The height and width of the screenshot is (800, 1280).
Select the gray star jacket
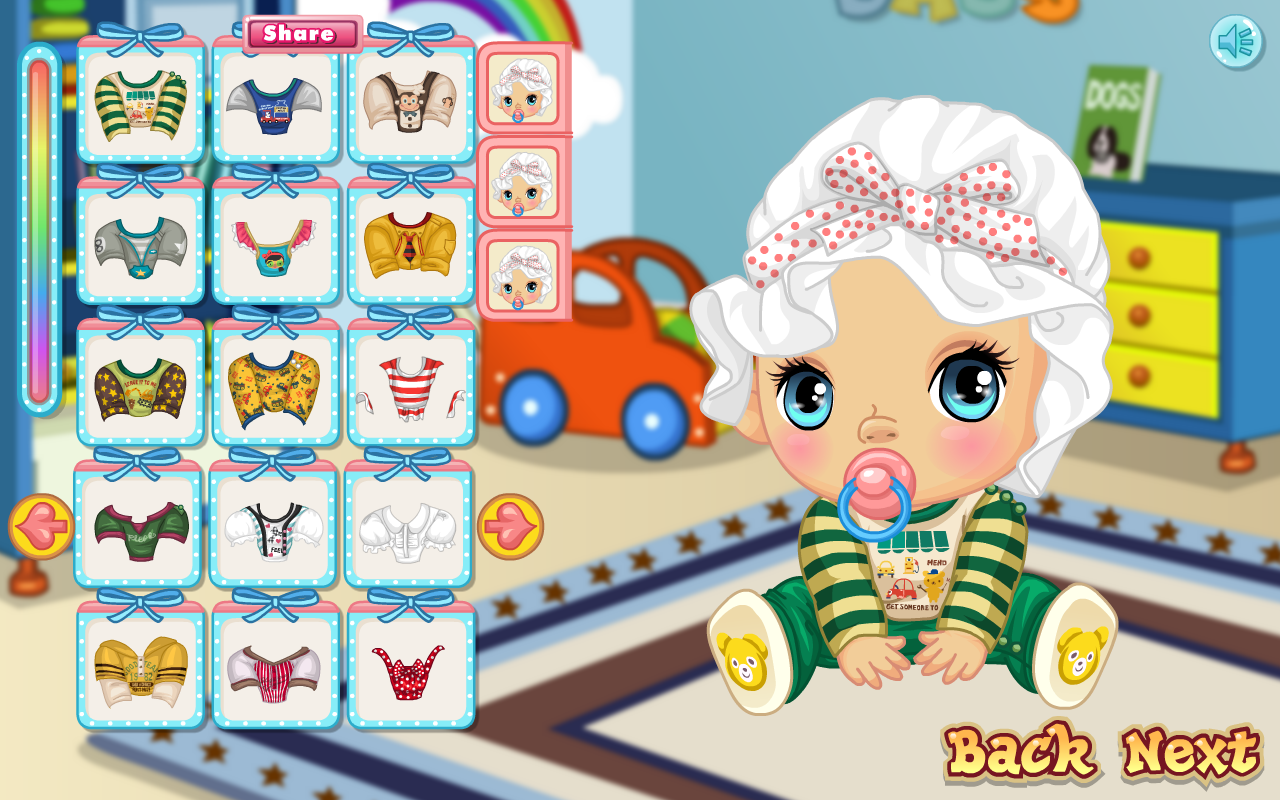click(x=141, y=245)
